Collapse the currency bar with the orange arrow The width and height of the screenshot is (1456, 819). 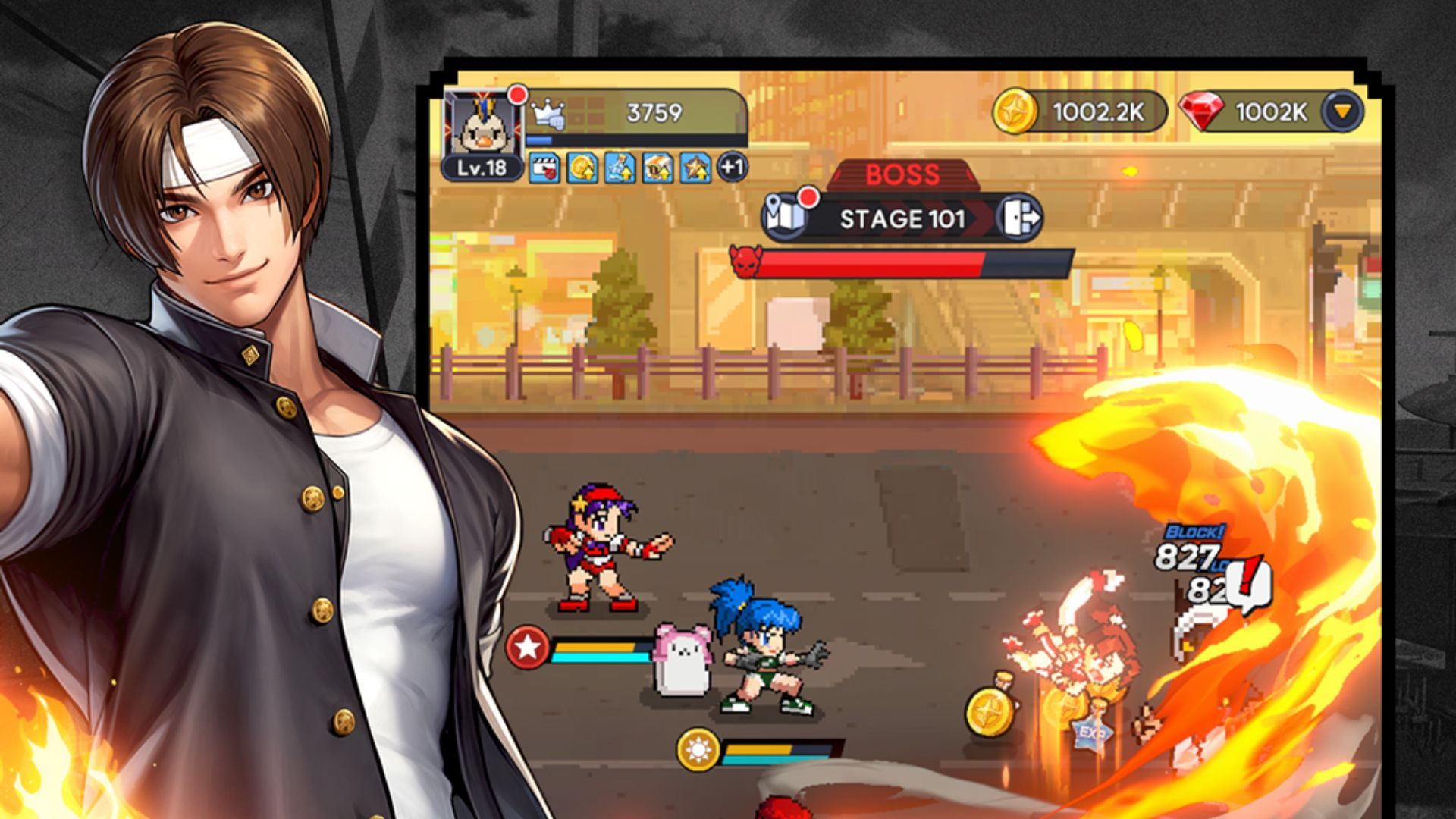point(1341,109)
